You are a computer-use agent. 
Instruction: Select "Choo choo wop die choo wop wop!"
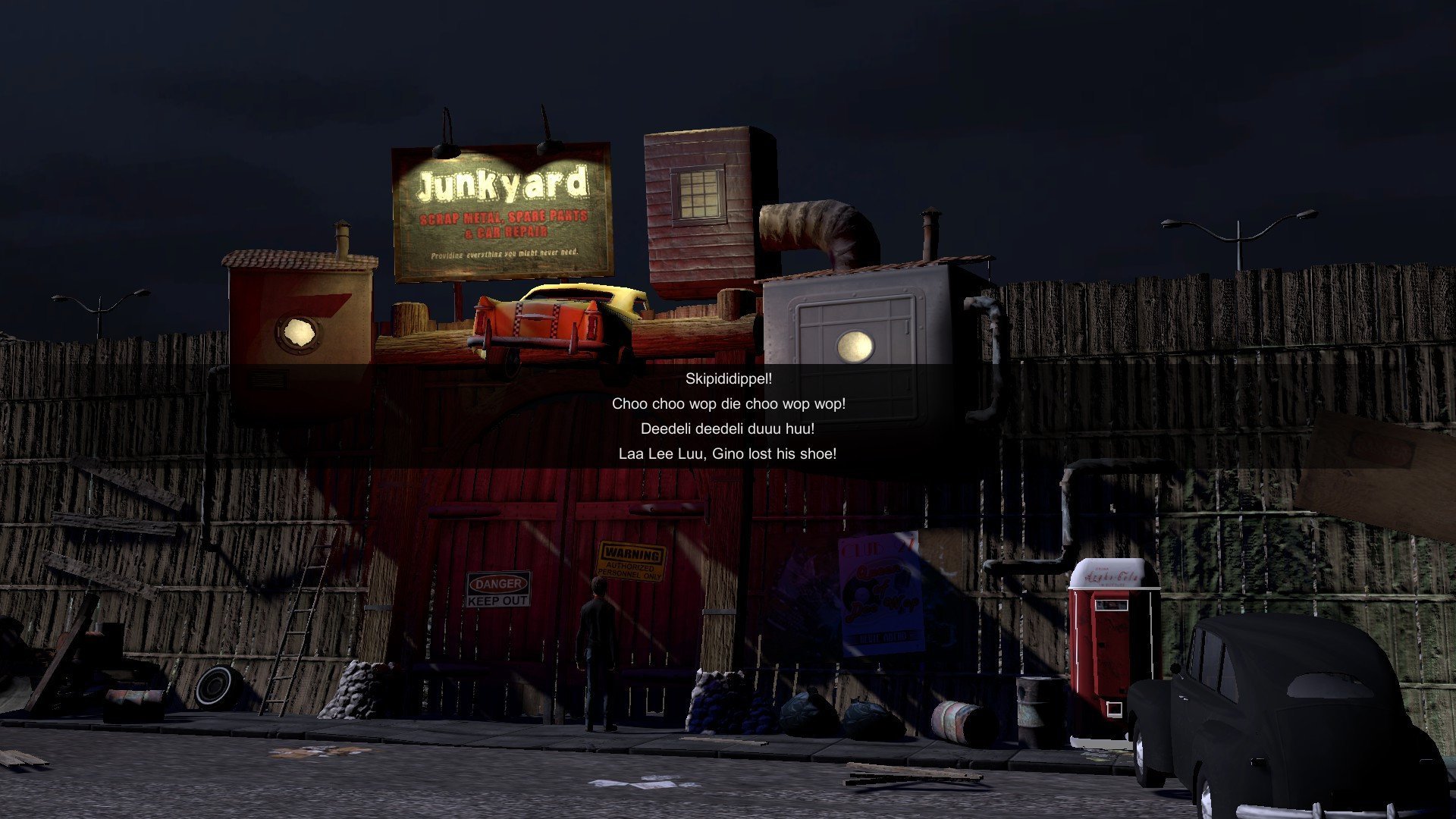tap(728, 404)
